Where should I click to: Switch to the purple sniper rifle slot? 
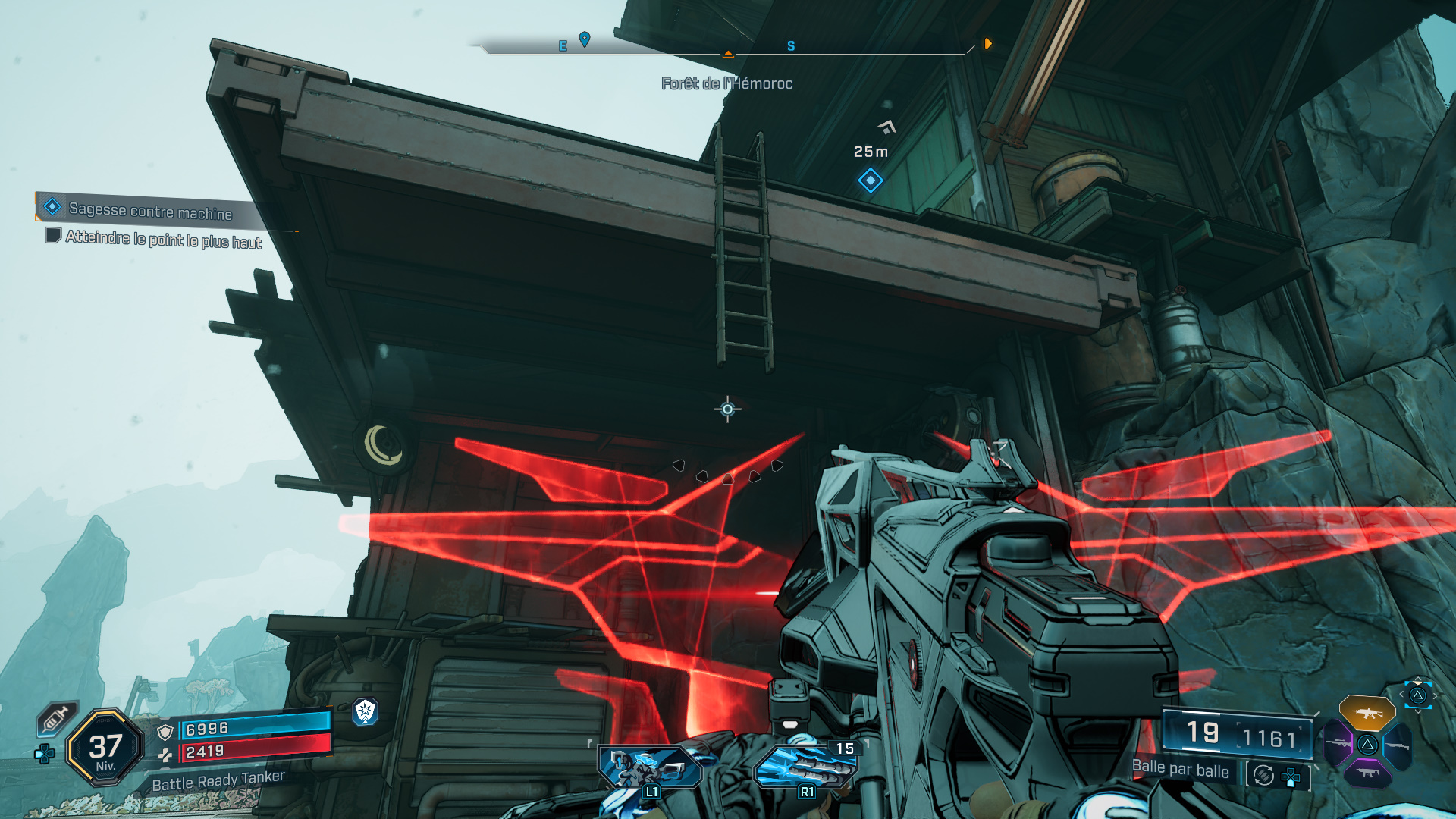[x=1338, y=744]
